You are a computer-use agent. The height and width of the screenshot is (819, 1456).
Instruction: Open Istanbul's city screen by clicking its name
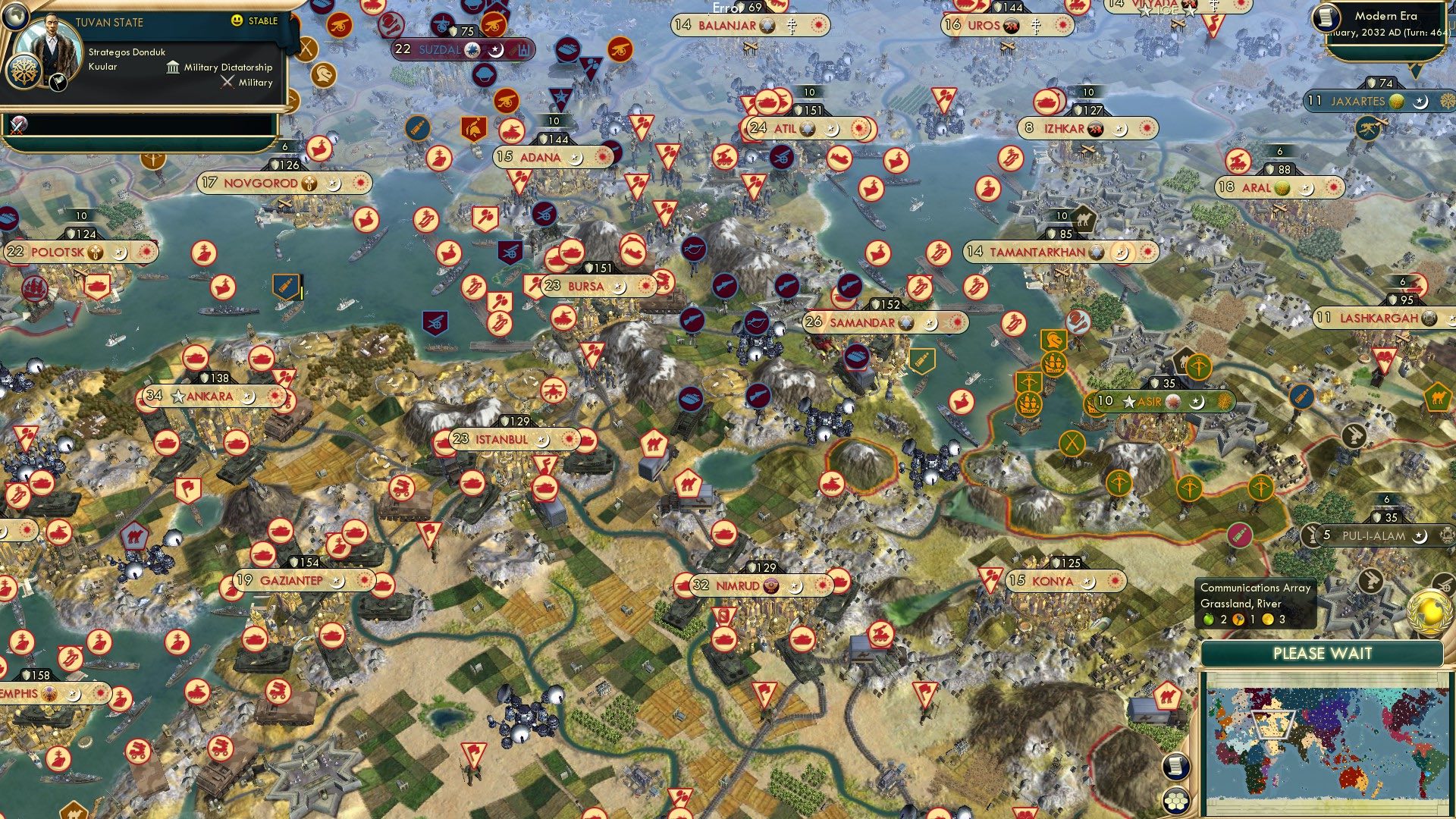[500, 438]
